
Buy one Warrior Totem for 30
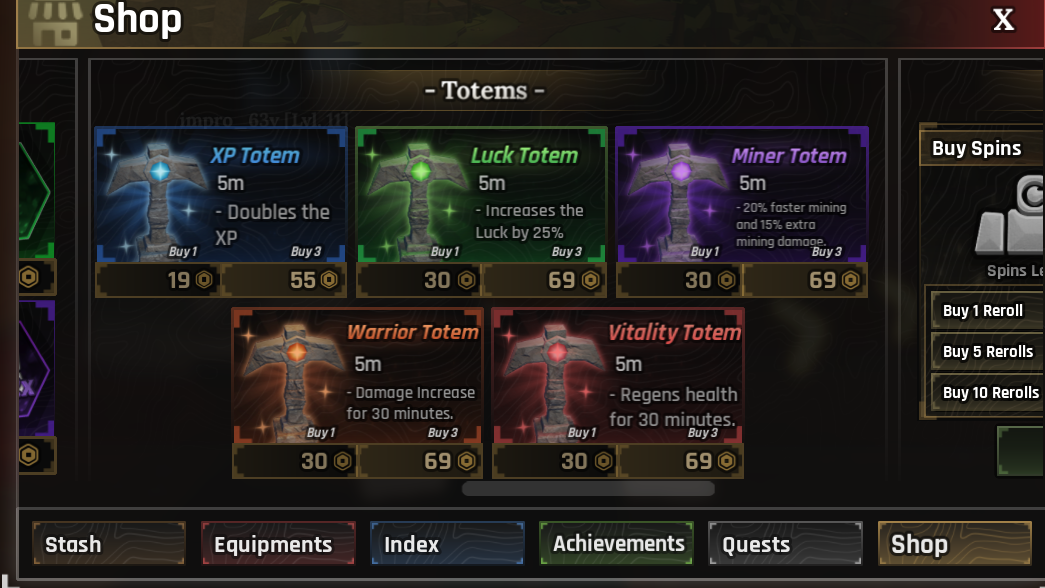click(295, 461)
